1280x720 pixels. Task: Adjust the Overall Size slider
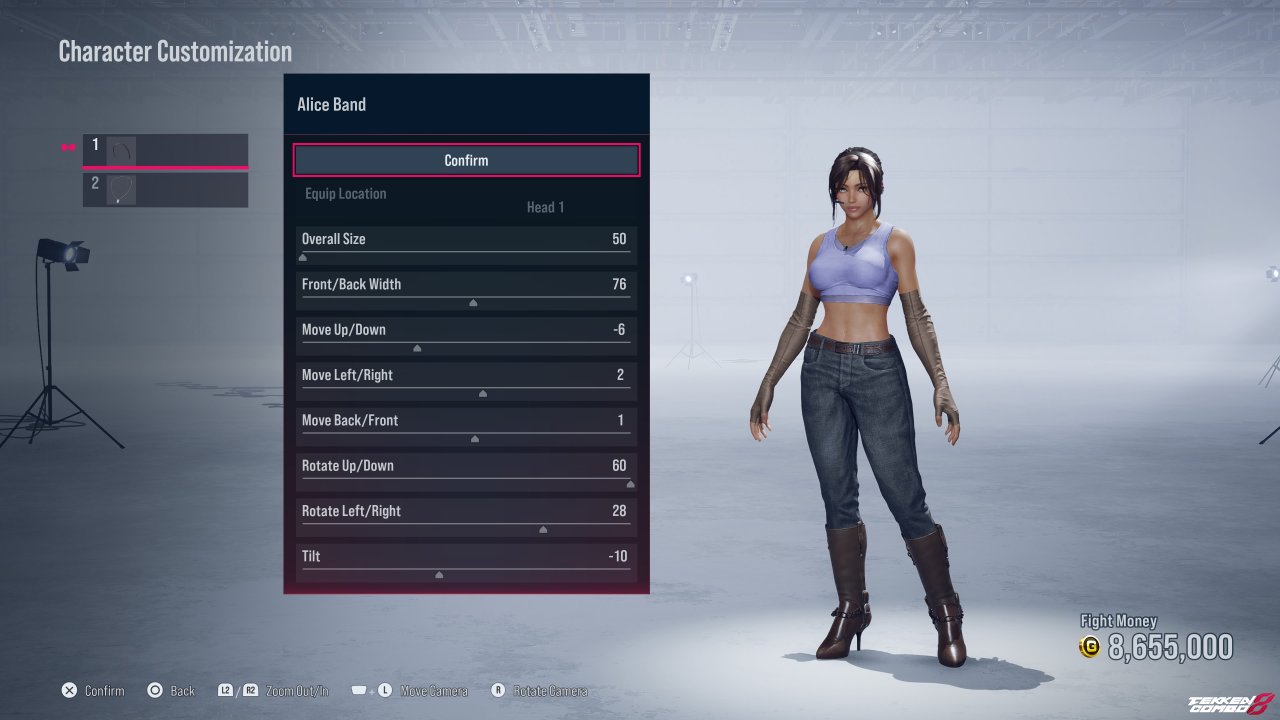pos(303,257)
